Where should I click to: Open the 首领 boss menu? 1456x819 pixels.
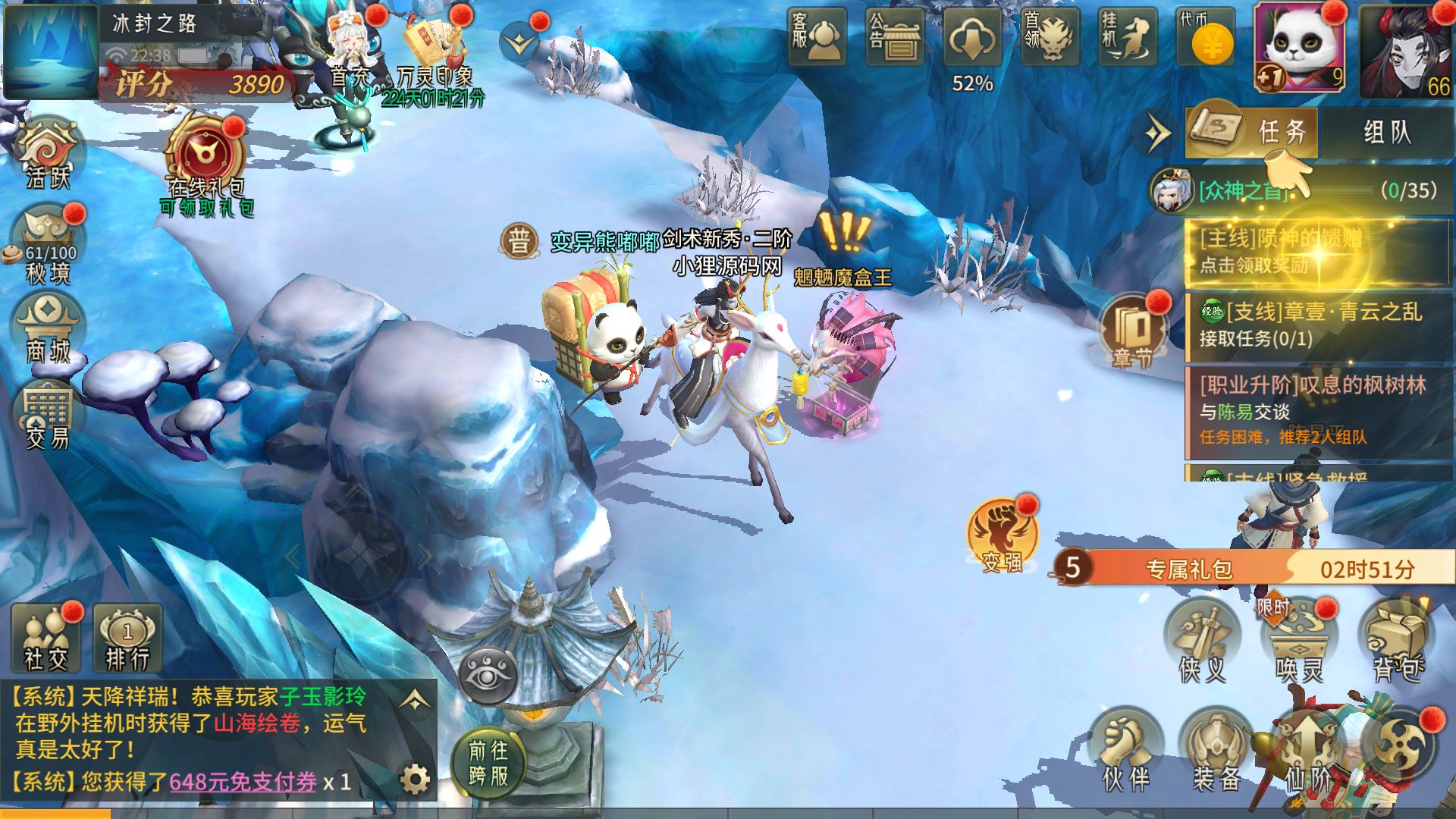pos(1050,36)
